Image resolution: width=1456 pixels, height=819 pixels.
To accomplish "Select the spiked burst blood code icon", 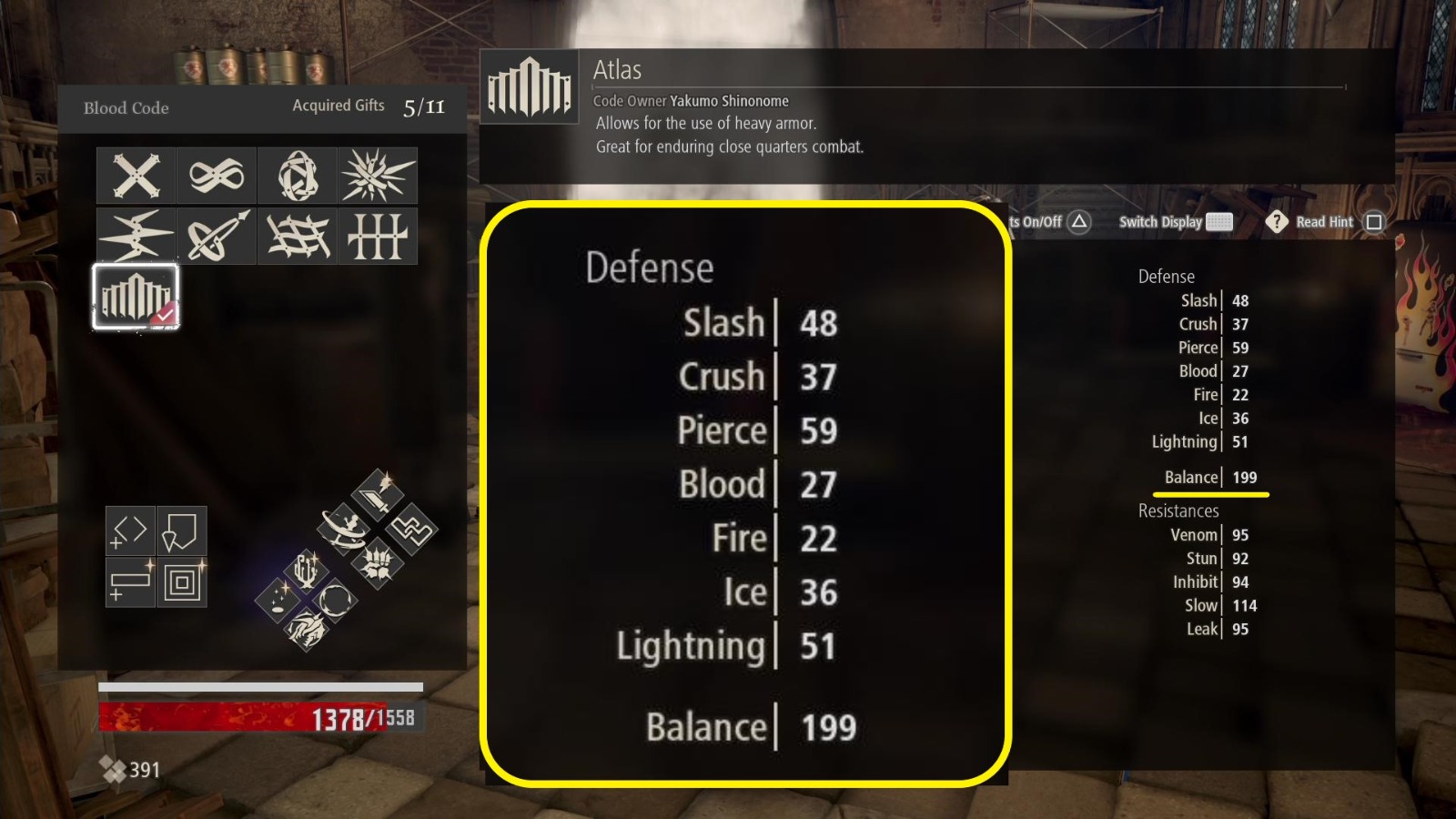I will point(378,176).
